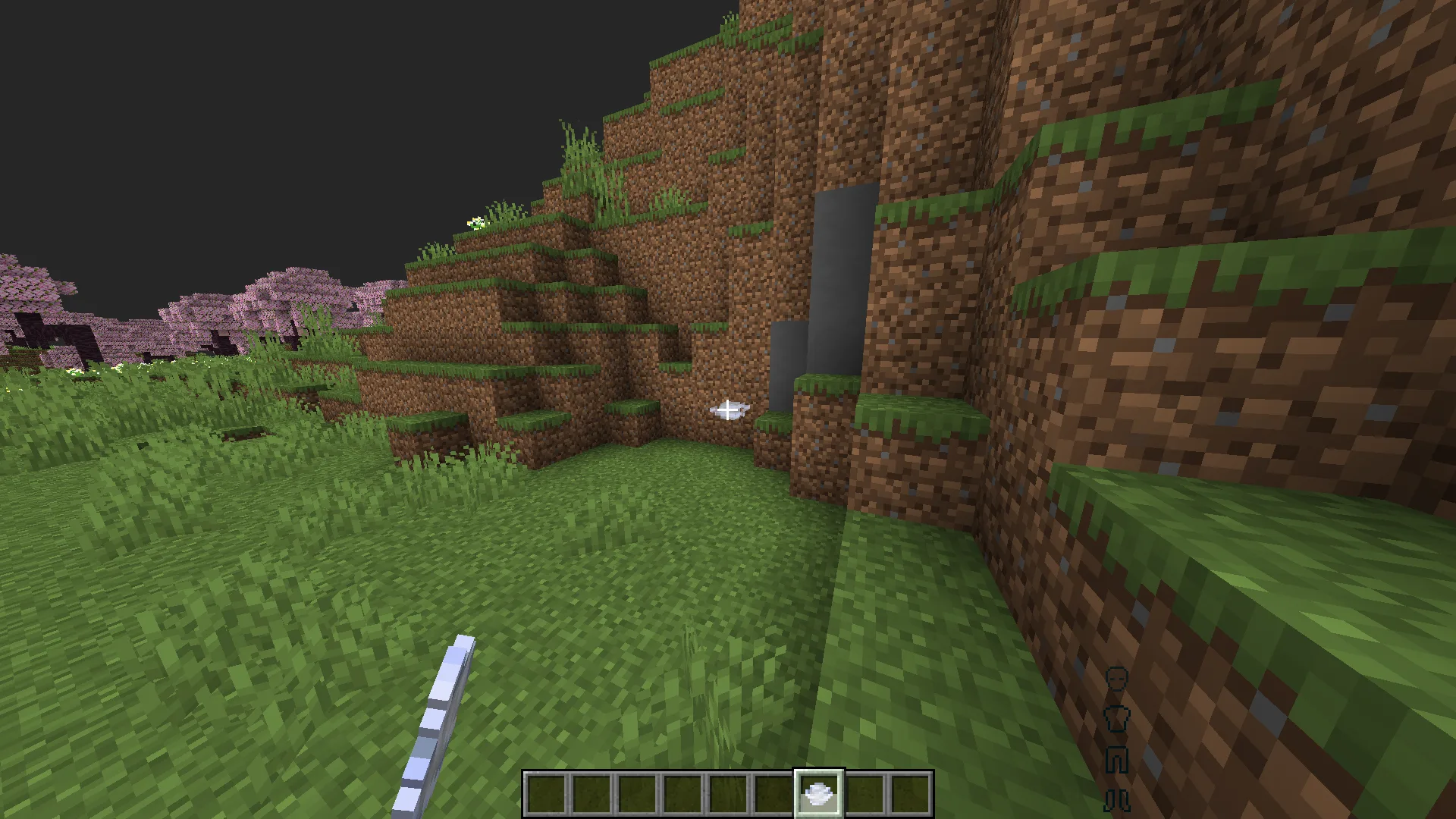
Task: Click the helmet armor slot outline
Action: click(x=1117, y=678)
